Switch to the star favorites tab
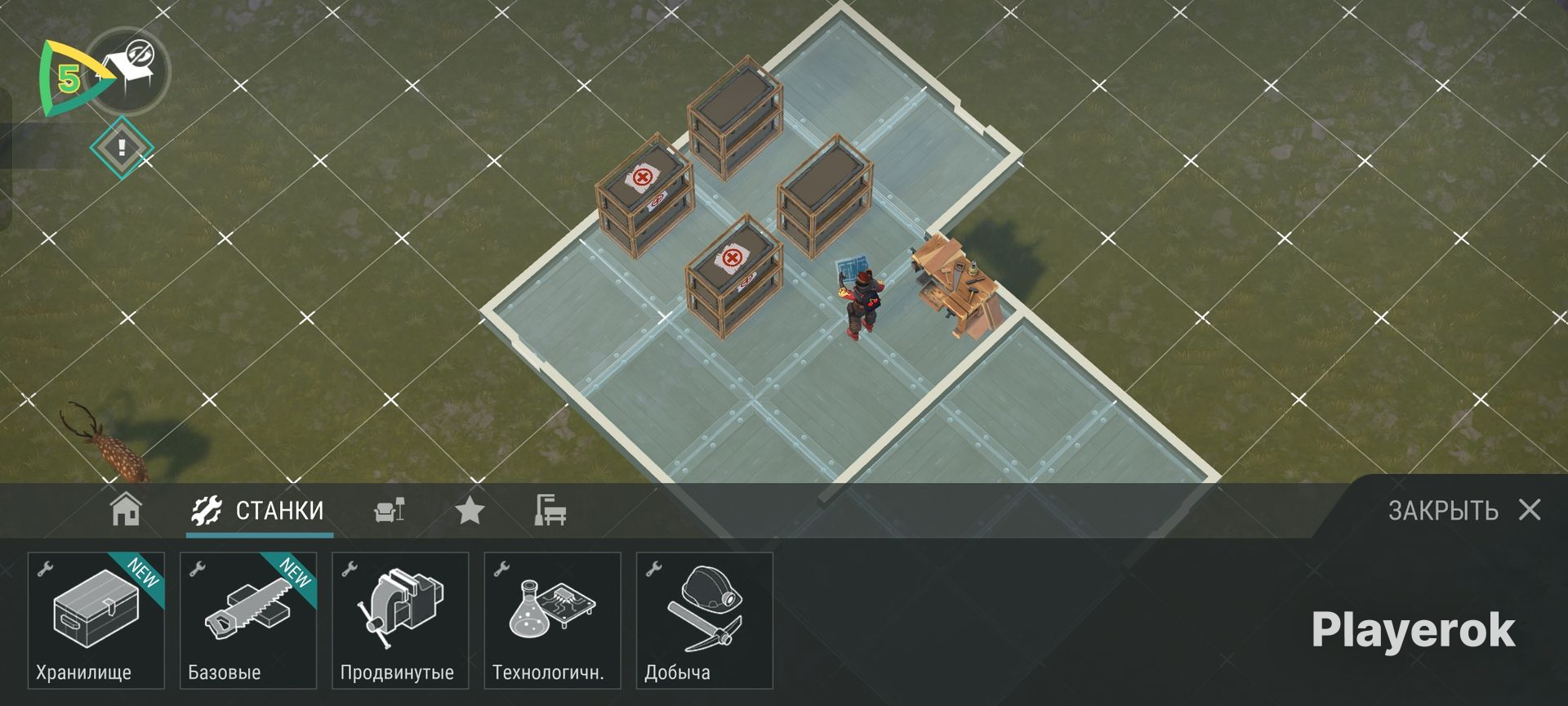The width and height of the screenshot is (1568, 706). pyautogui.click(x=470, y=511)
